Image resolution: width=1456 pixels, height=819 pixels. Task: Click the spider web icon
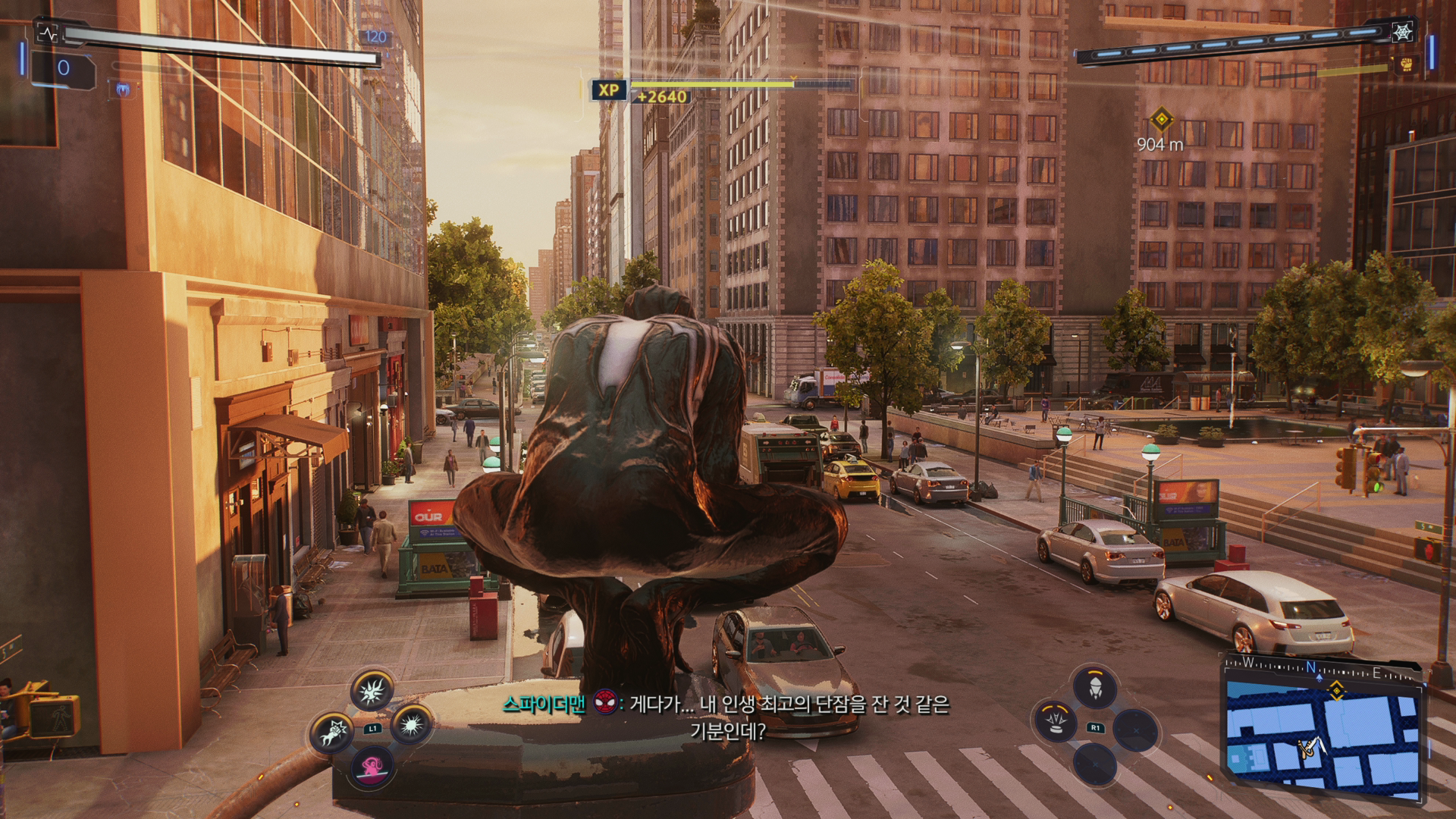click(1402, 32)
